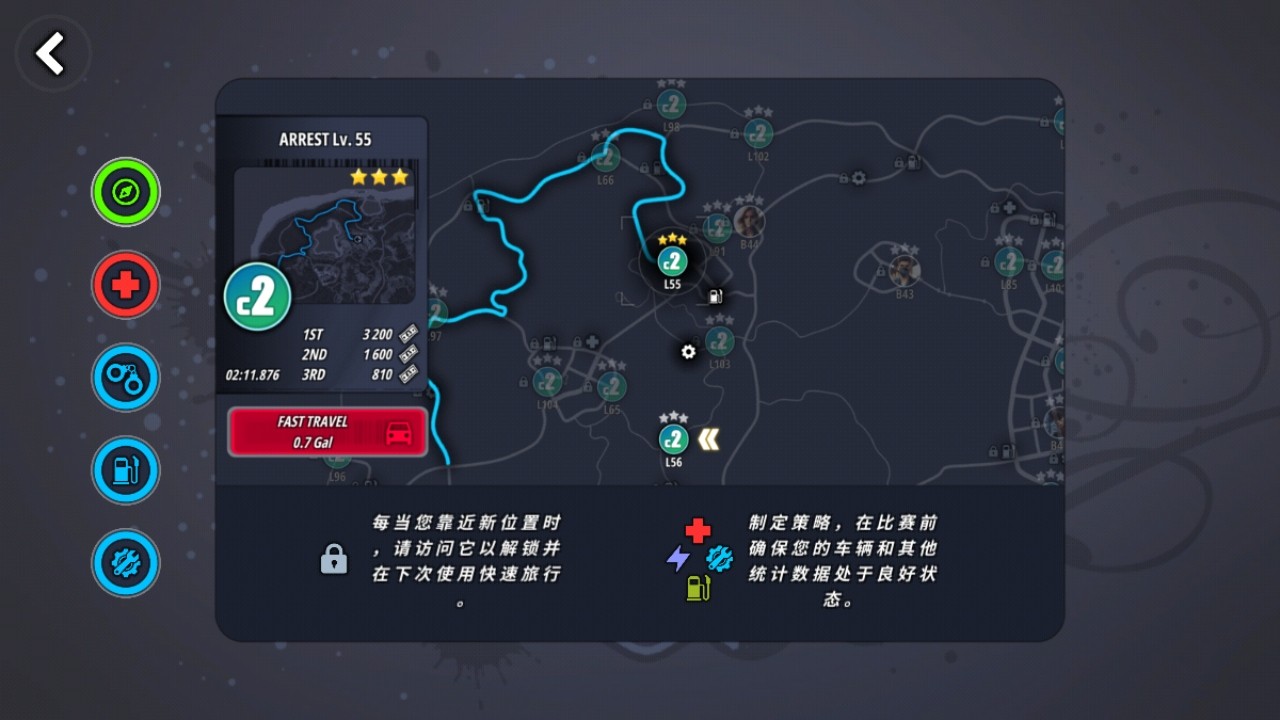Open the L103 event marker
The image size is (1280, 720).
pyautogui.click(x=719, y=342)
